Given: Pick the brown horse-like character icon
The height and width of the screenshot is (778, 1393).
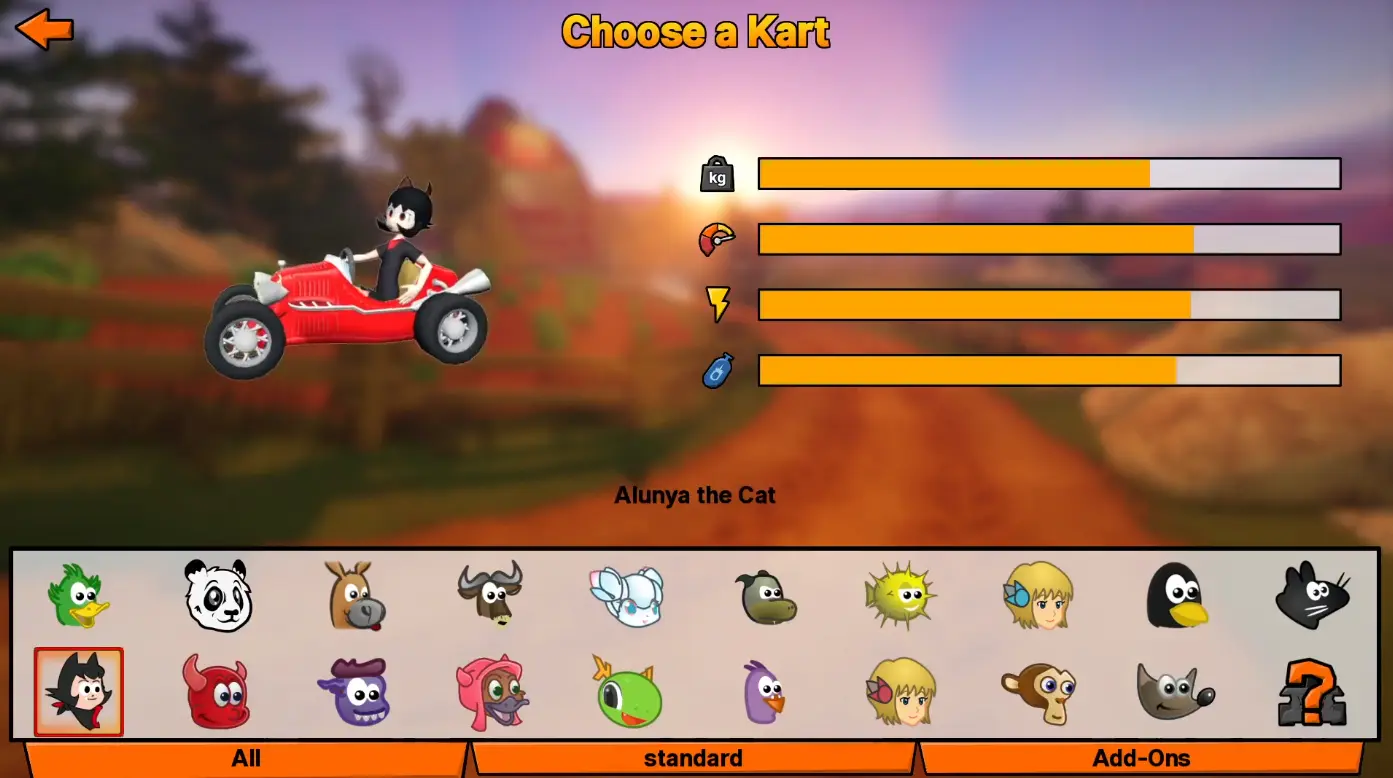Looking at the screenshot, I should coord(355,596).
